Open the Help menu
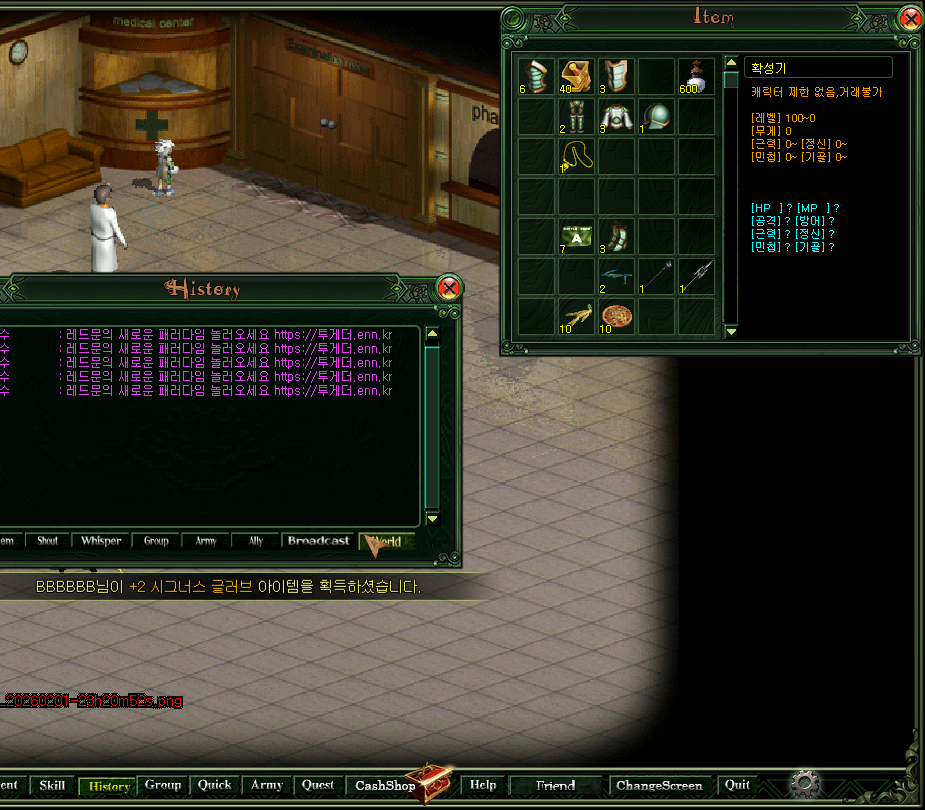 [x=483, y=786]
